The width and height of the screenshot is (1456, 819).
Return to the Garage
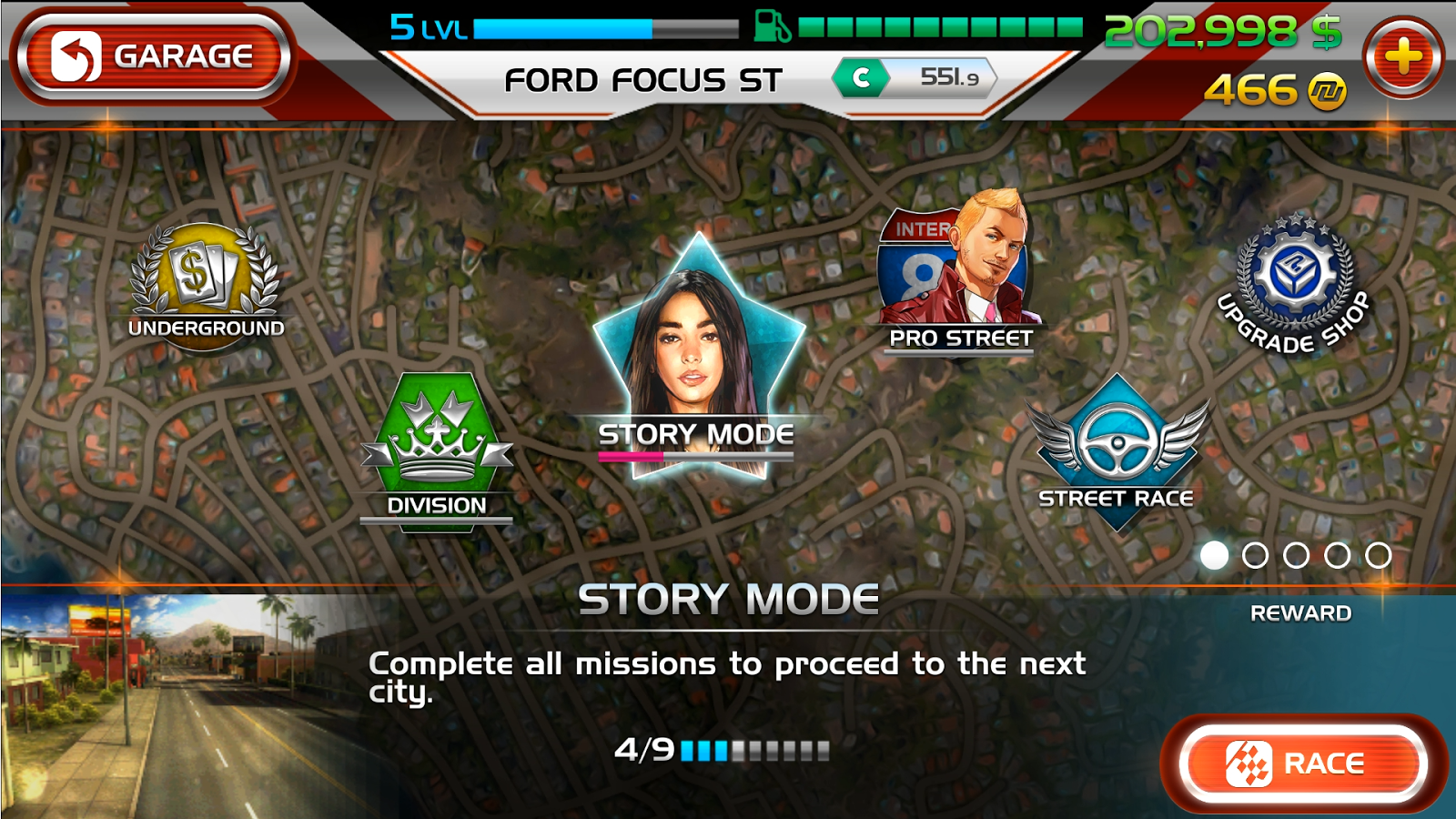coord(153,56)
